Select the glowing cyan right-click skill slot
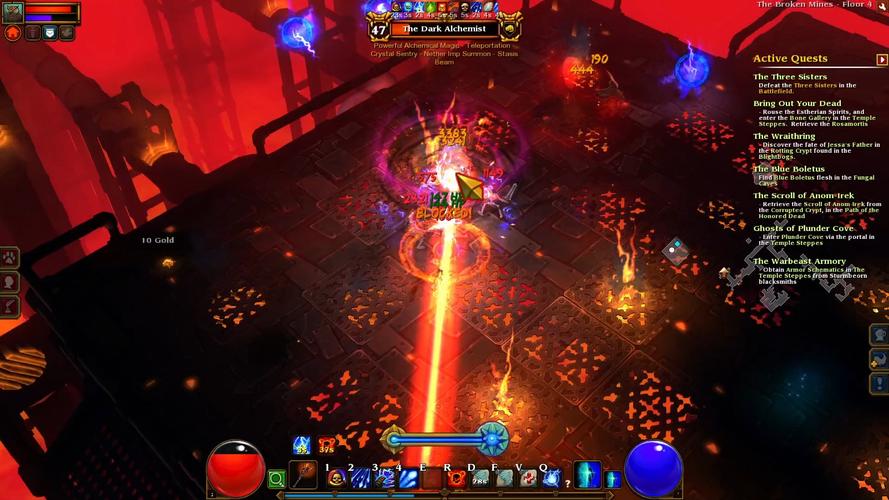The height and width of the screenshot is (500, 889). [x=588, y=474]
